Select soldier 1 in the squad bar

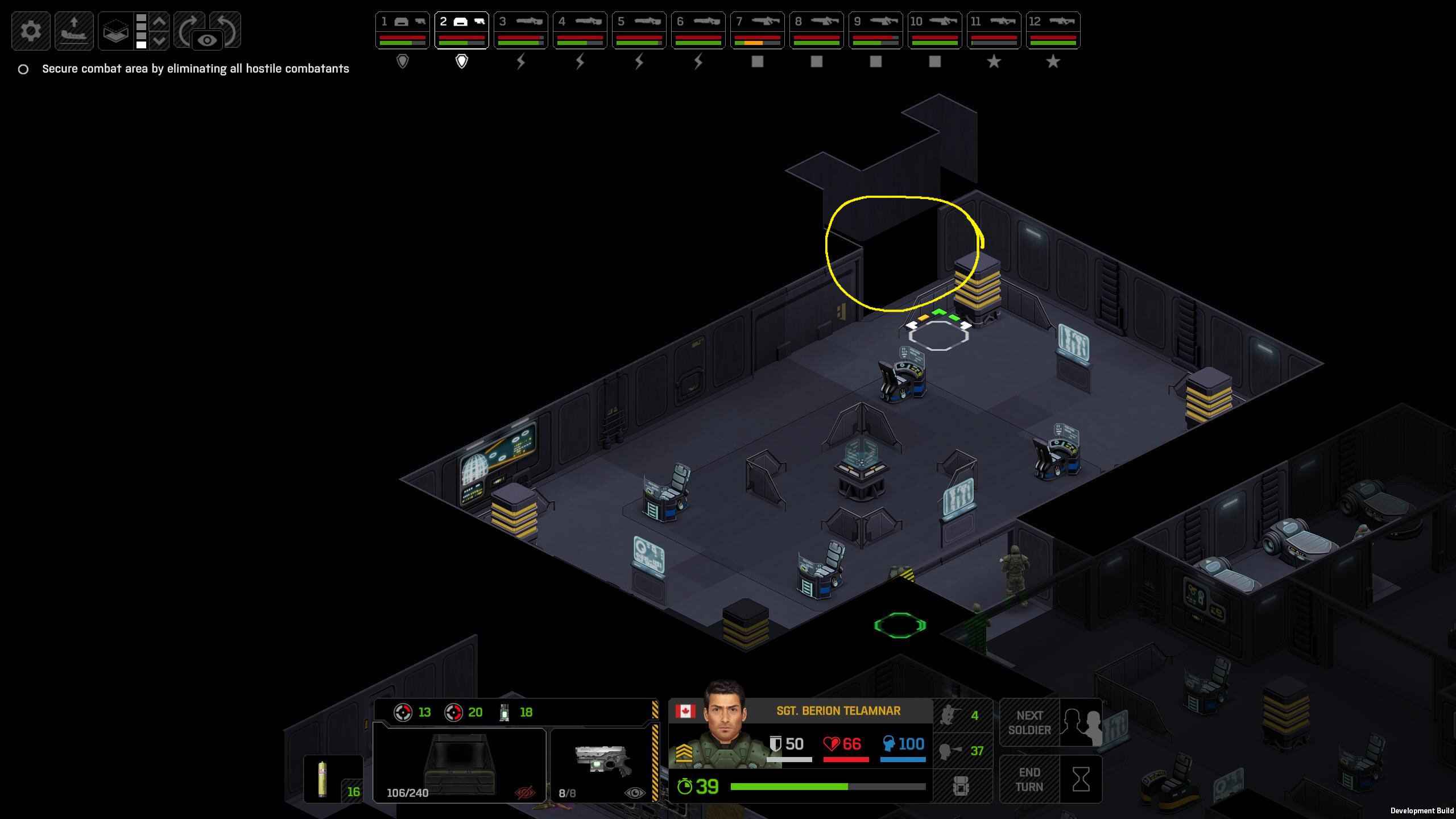[402, 31]
